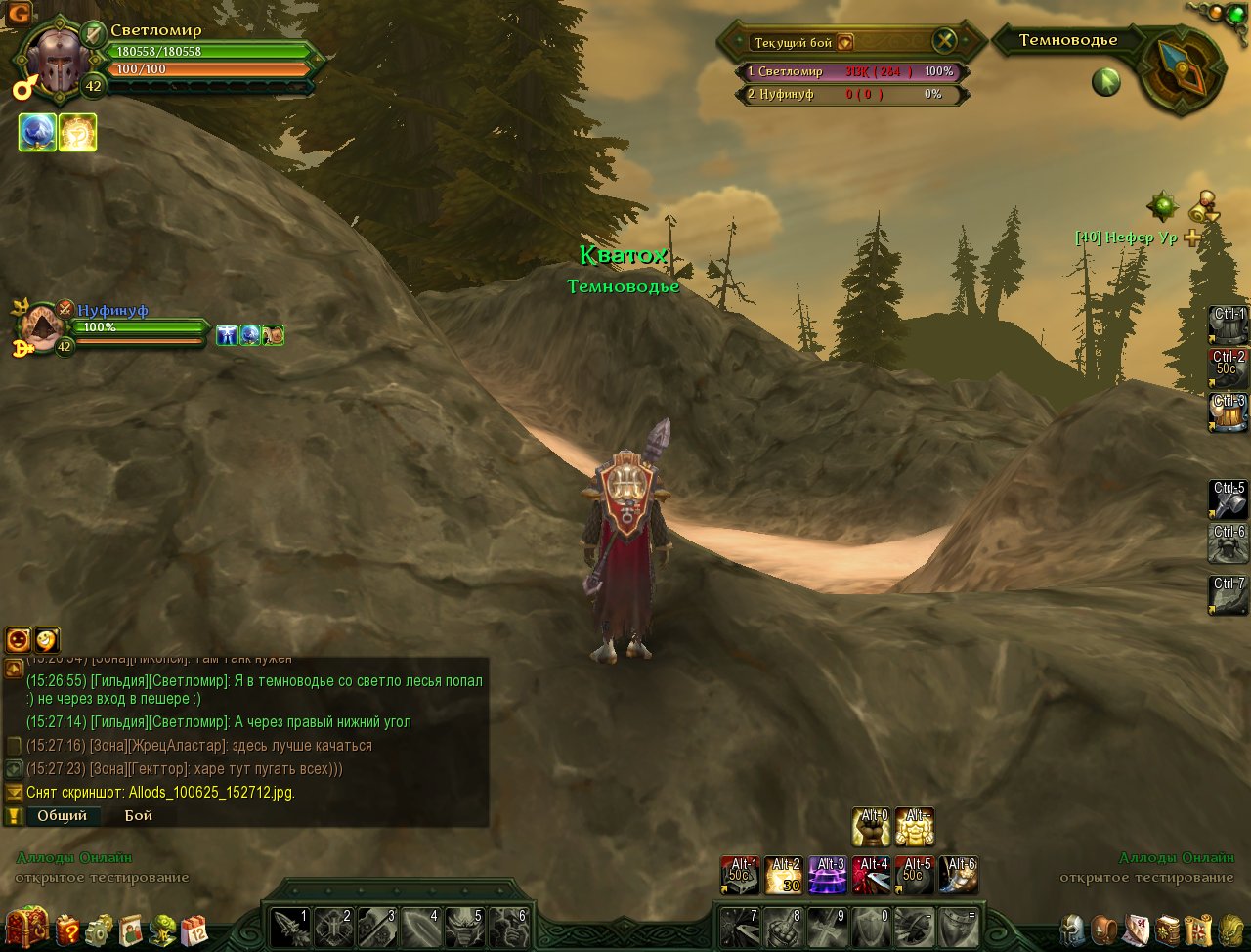Activate the Ctrl-2 side bar item
This screenshot has height=952, width=1251.
(x=1229, y=368)
